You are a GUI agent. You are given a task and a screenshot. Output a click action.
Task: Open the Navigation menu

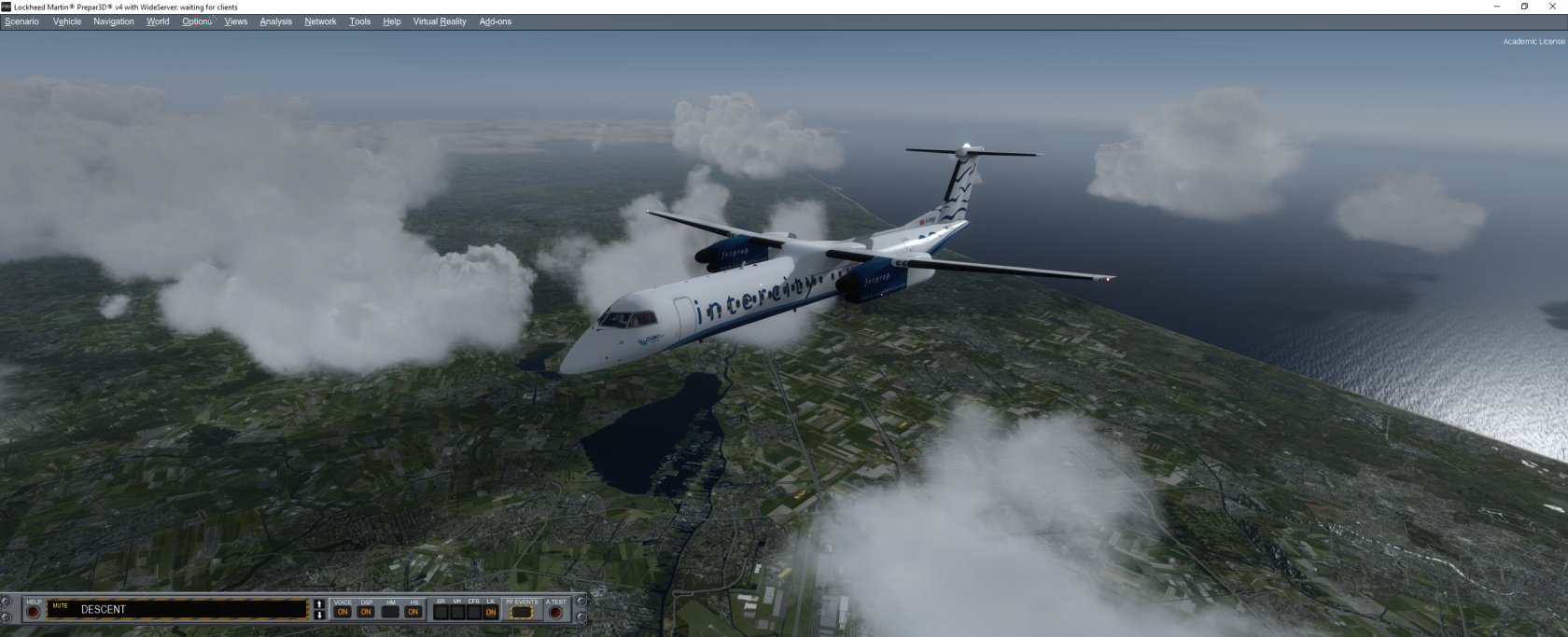pos(114,21)
